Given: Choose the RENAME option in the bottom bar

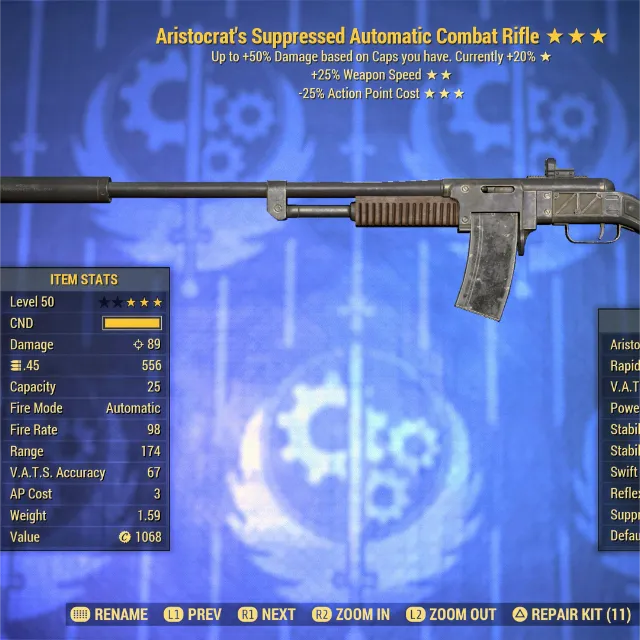Looking at the screenshot, I should 110,614.
